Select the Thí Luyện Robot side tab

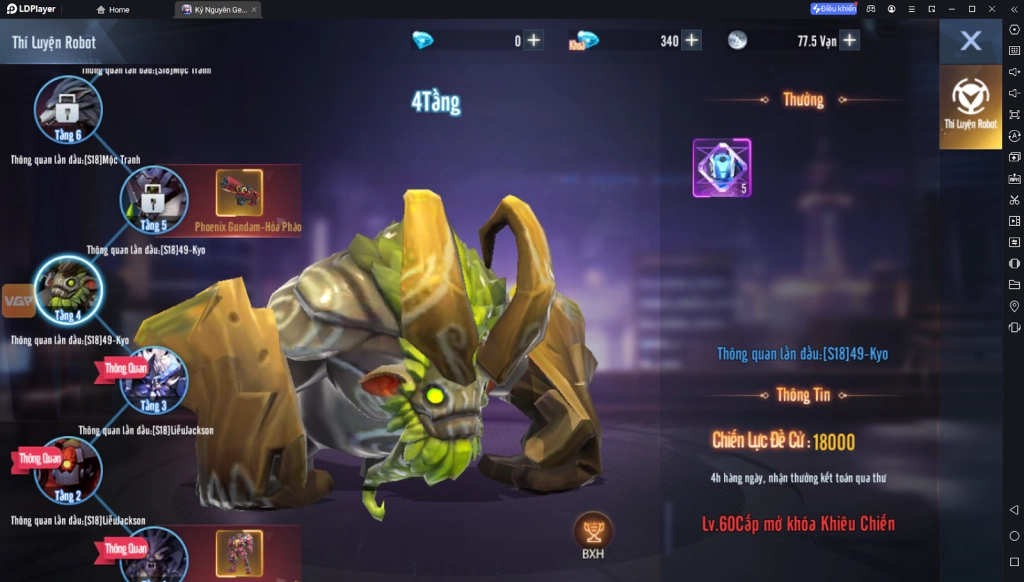pyautogui.click(x=970, y=106)
